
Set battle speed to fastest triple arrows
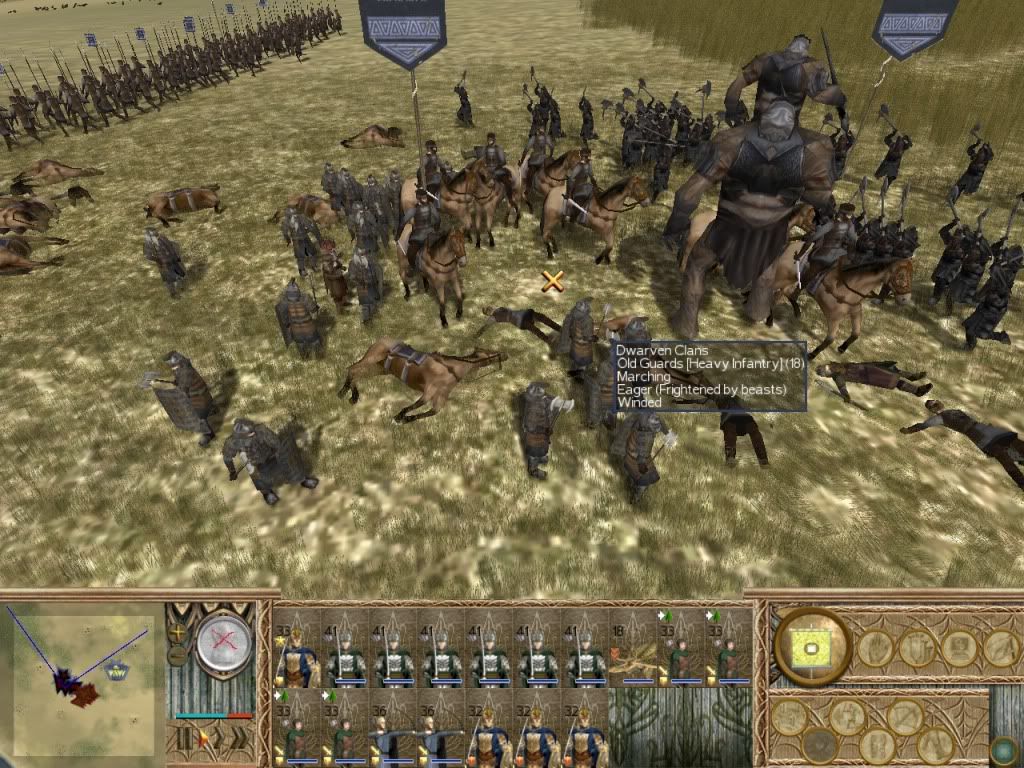coord(240,740)
